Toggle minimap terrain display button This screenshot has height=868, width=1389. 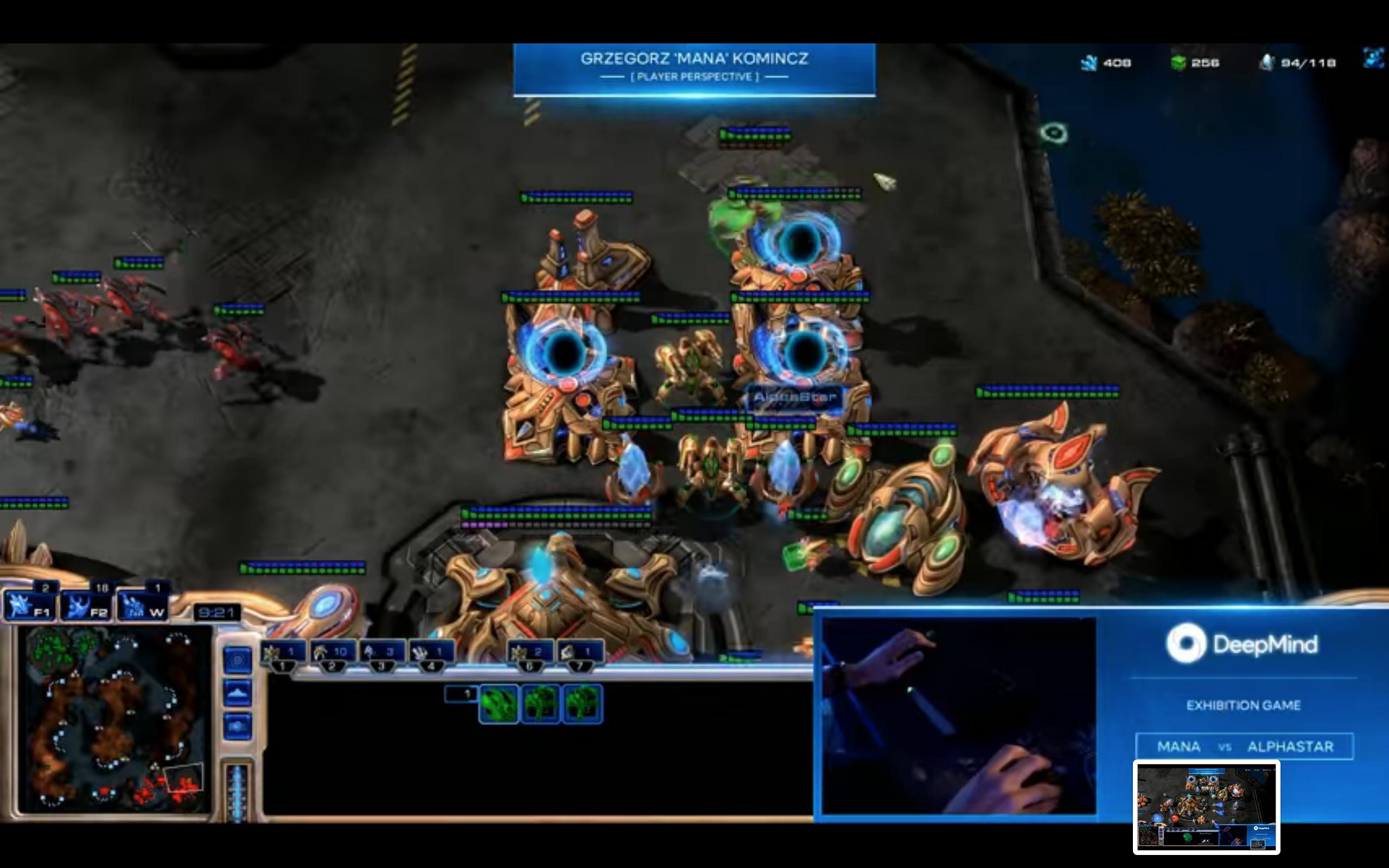point(237,693)
